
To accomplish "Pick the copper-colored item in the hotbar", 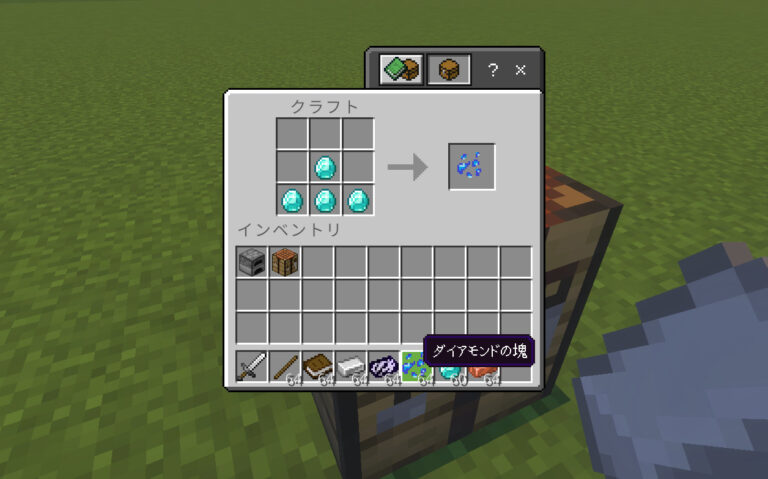I will [483, 372].
